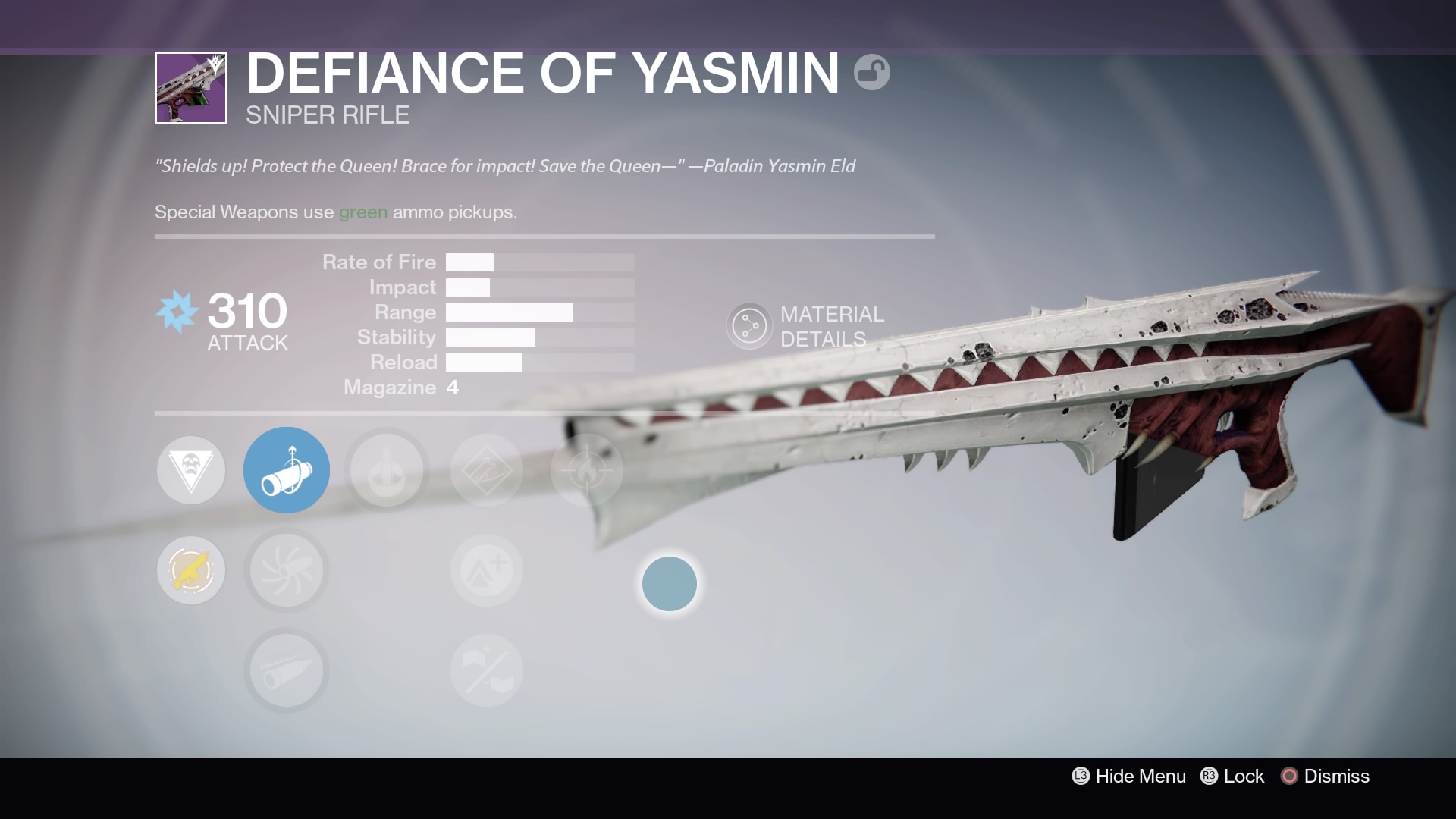Select the highlighted blue barrel perk

coord(287,470)
